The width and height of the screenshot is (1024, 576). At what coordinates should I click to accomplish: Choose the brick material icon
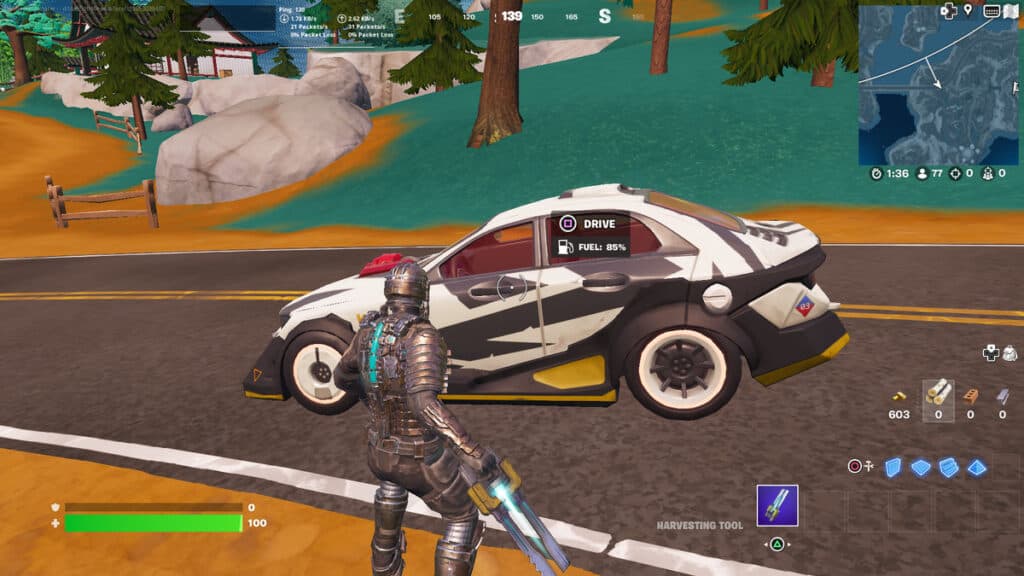click(970, 394)
